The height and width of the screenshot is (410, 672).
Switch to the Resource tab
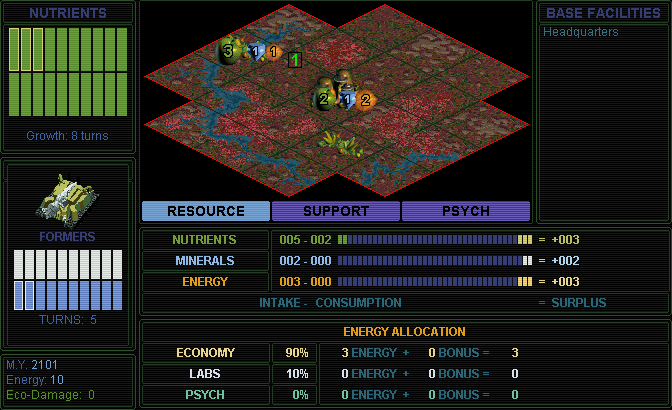pyautogui.click(x=205, y=211)
